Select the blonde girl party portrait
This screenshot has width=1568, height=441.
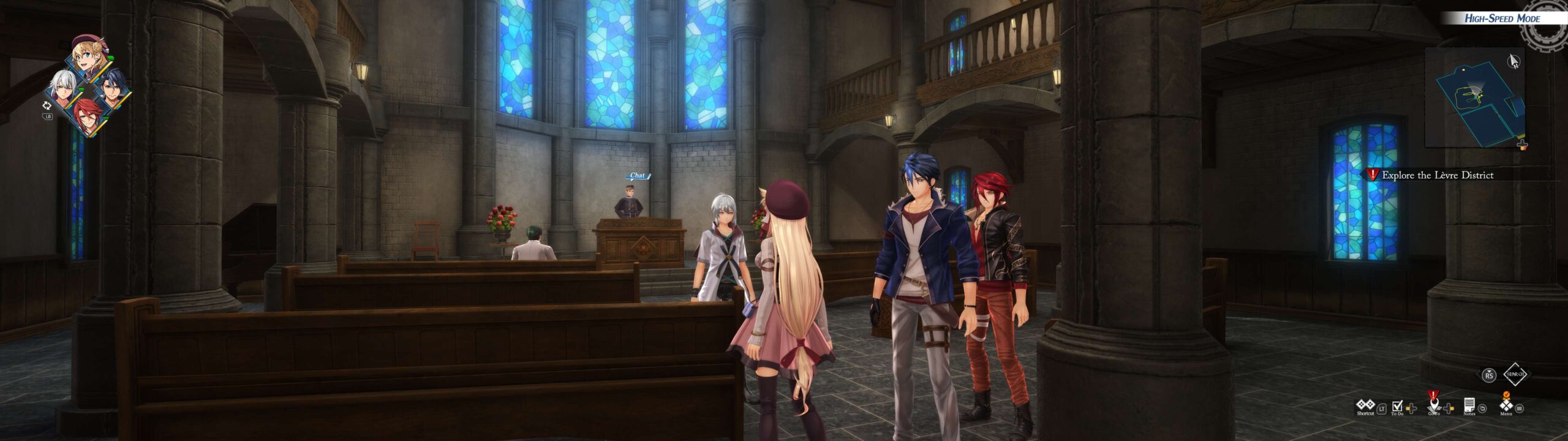pyautogui.click(x=89, y=56)
